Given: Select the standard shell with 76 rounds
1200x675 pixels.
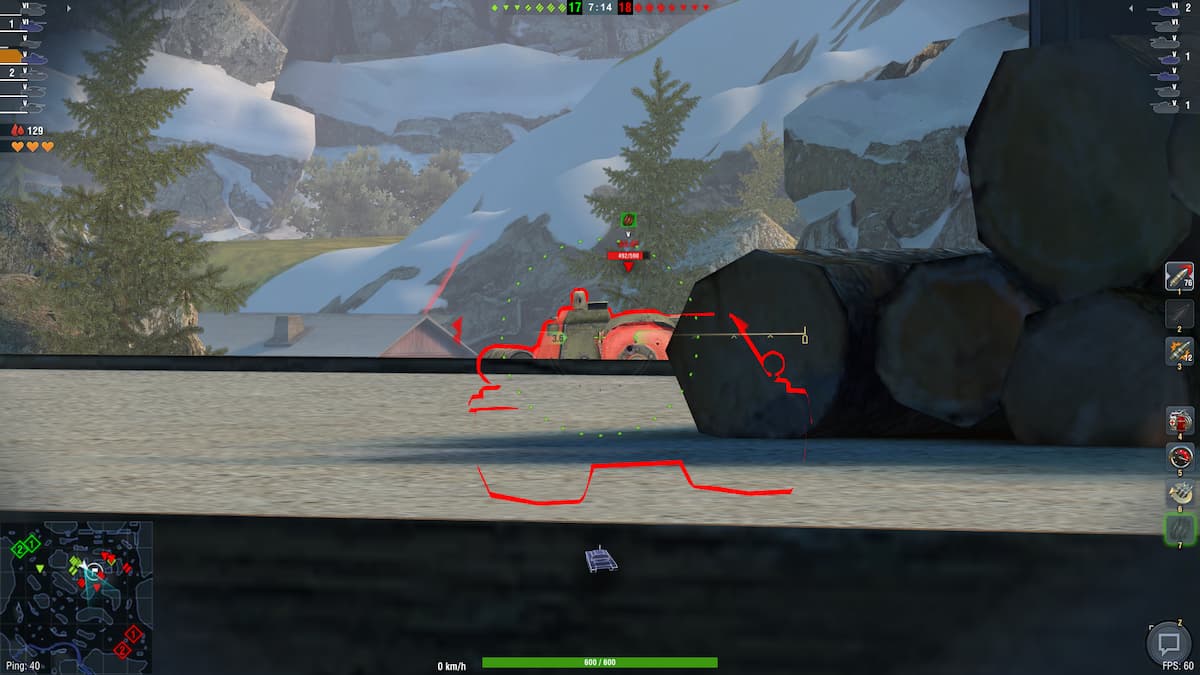Looking at the screenshot, I should [1179, 276].
